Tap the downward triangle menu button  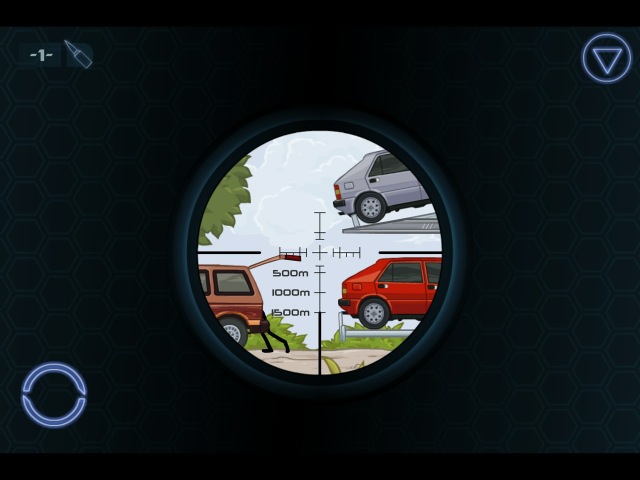(x=606, y=58)
